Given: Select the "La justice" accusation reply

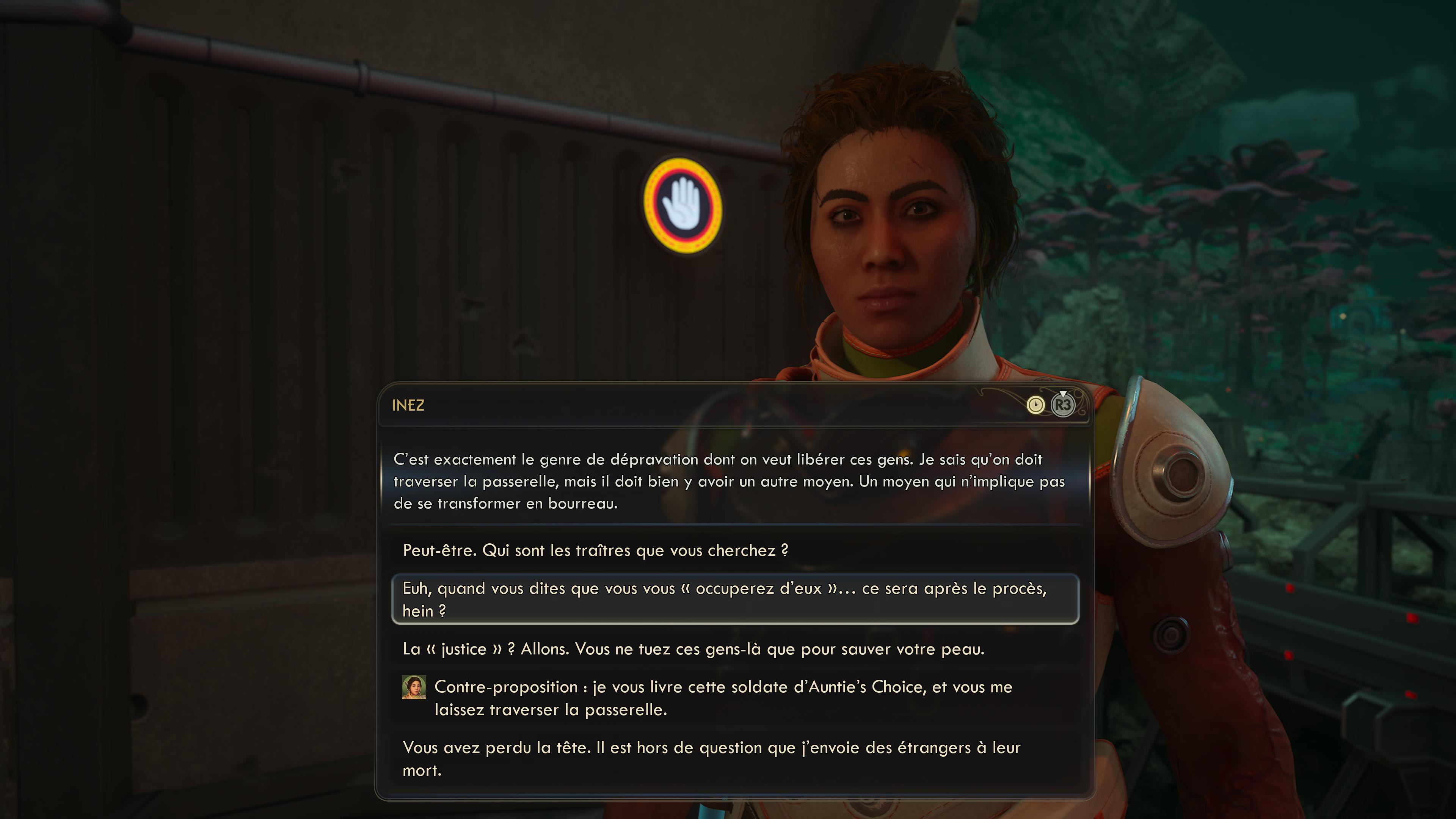Looking at the screenshot, I should point(693,649).
